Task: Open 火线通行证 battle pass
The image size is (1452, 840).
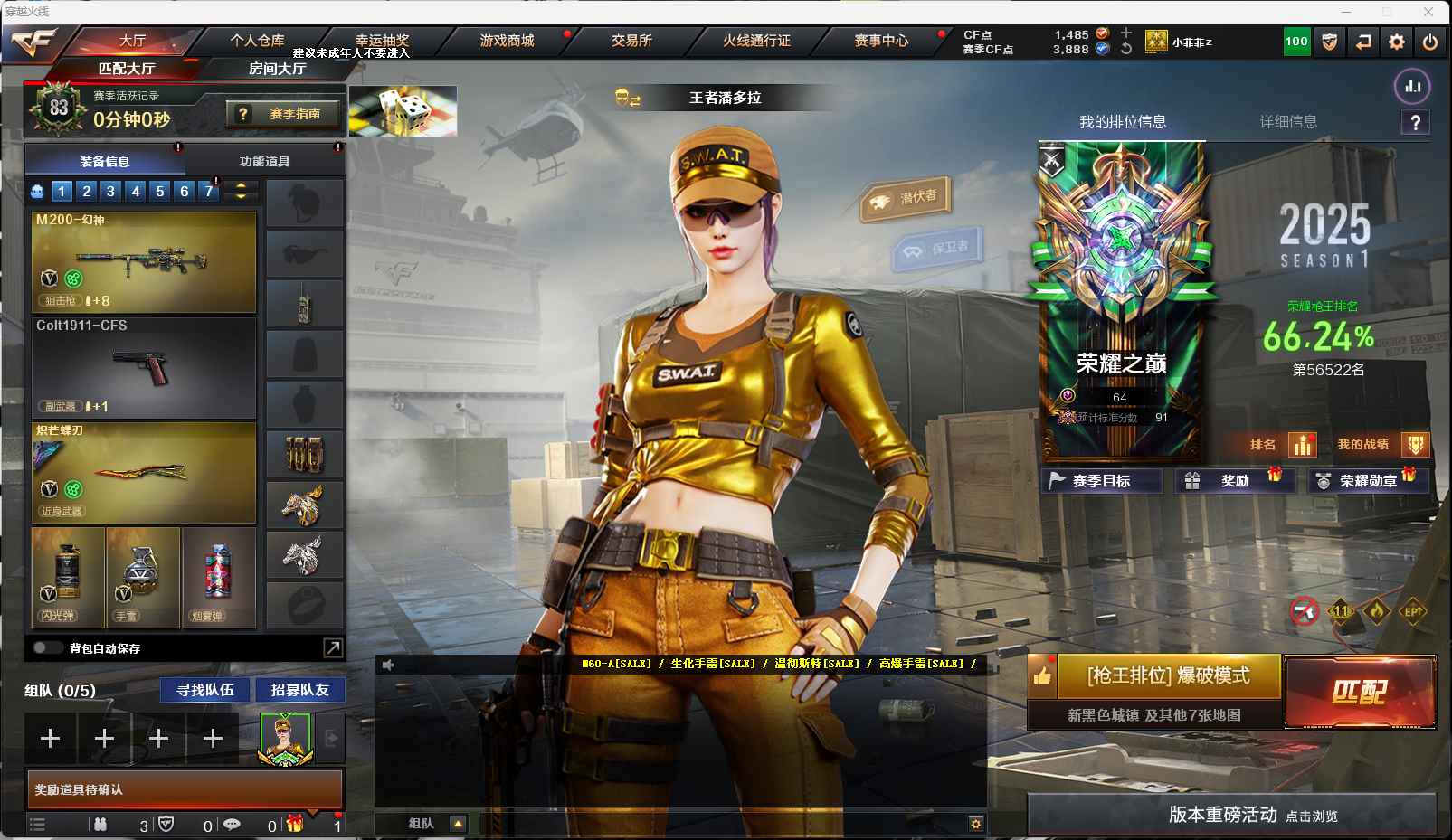Action: pos(756,41)
